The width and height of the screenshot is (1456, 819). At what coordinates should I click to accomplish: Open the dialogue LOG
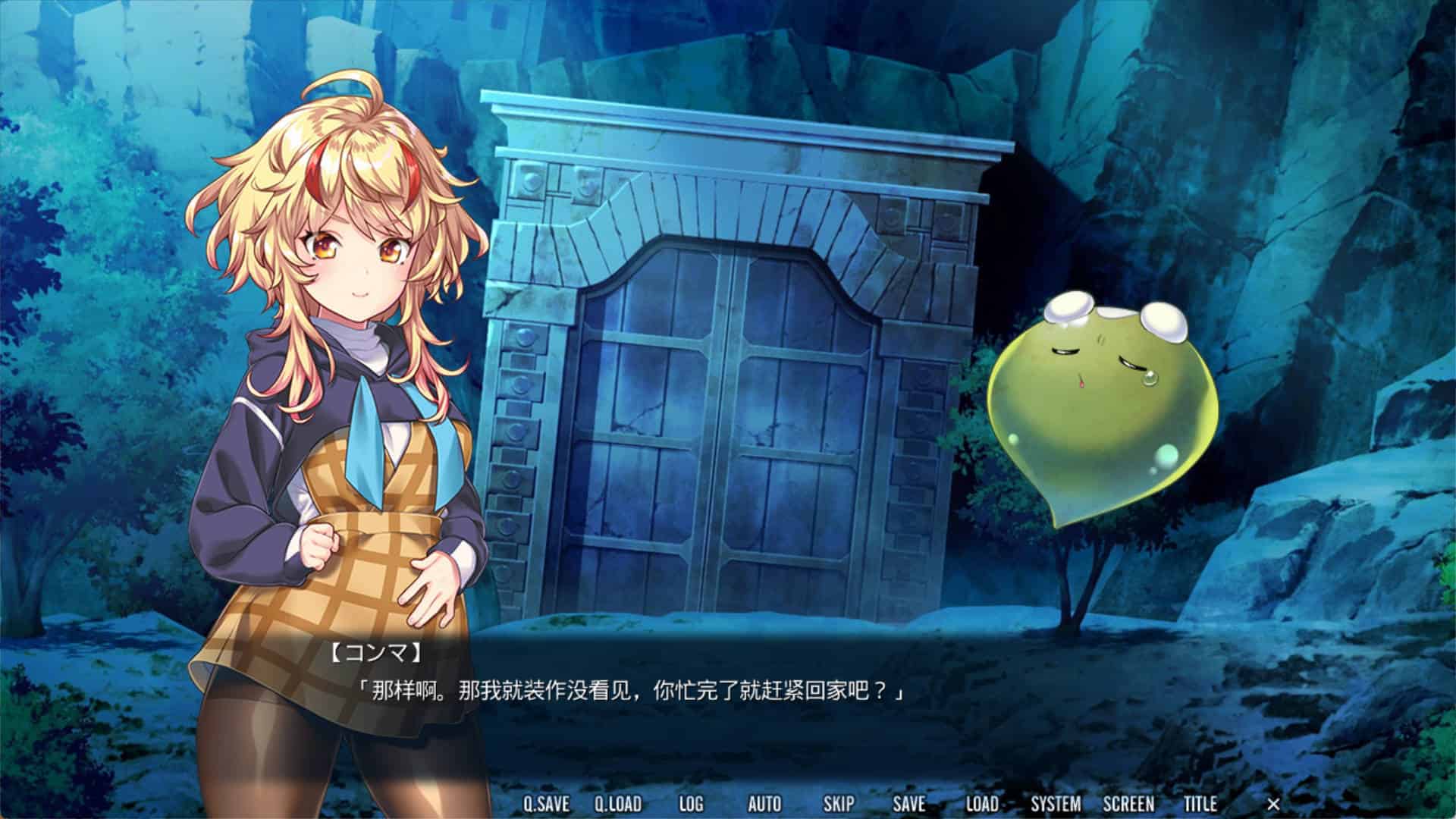pos(690,804)
